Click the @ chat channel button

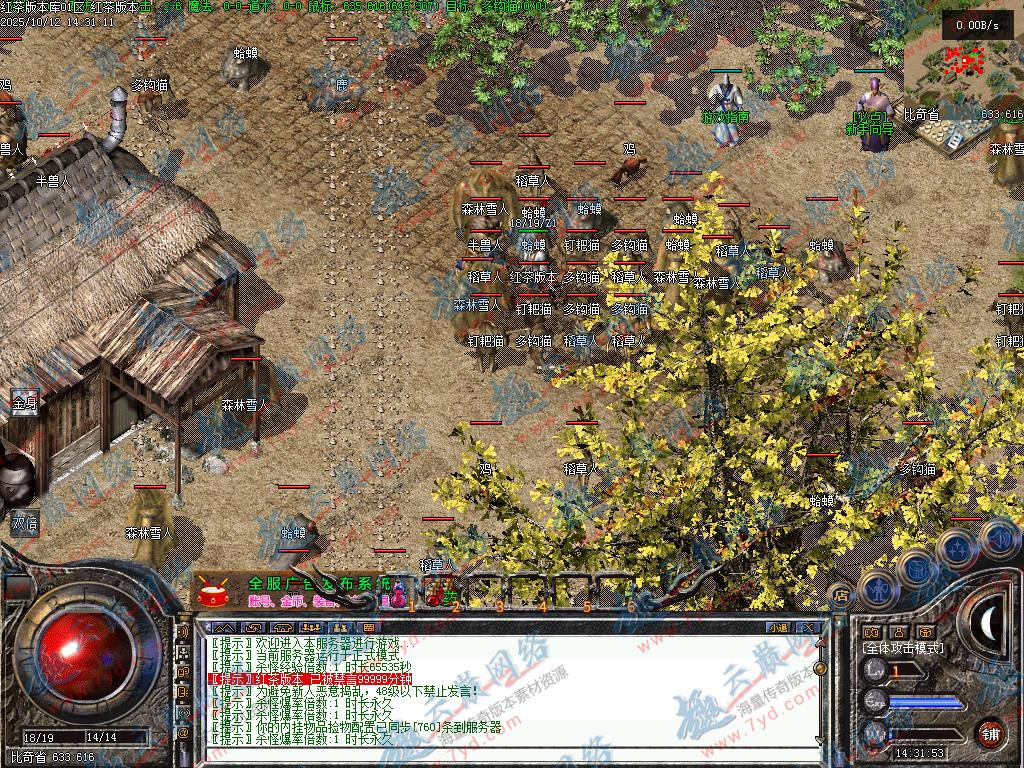coord(184,733)
